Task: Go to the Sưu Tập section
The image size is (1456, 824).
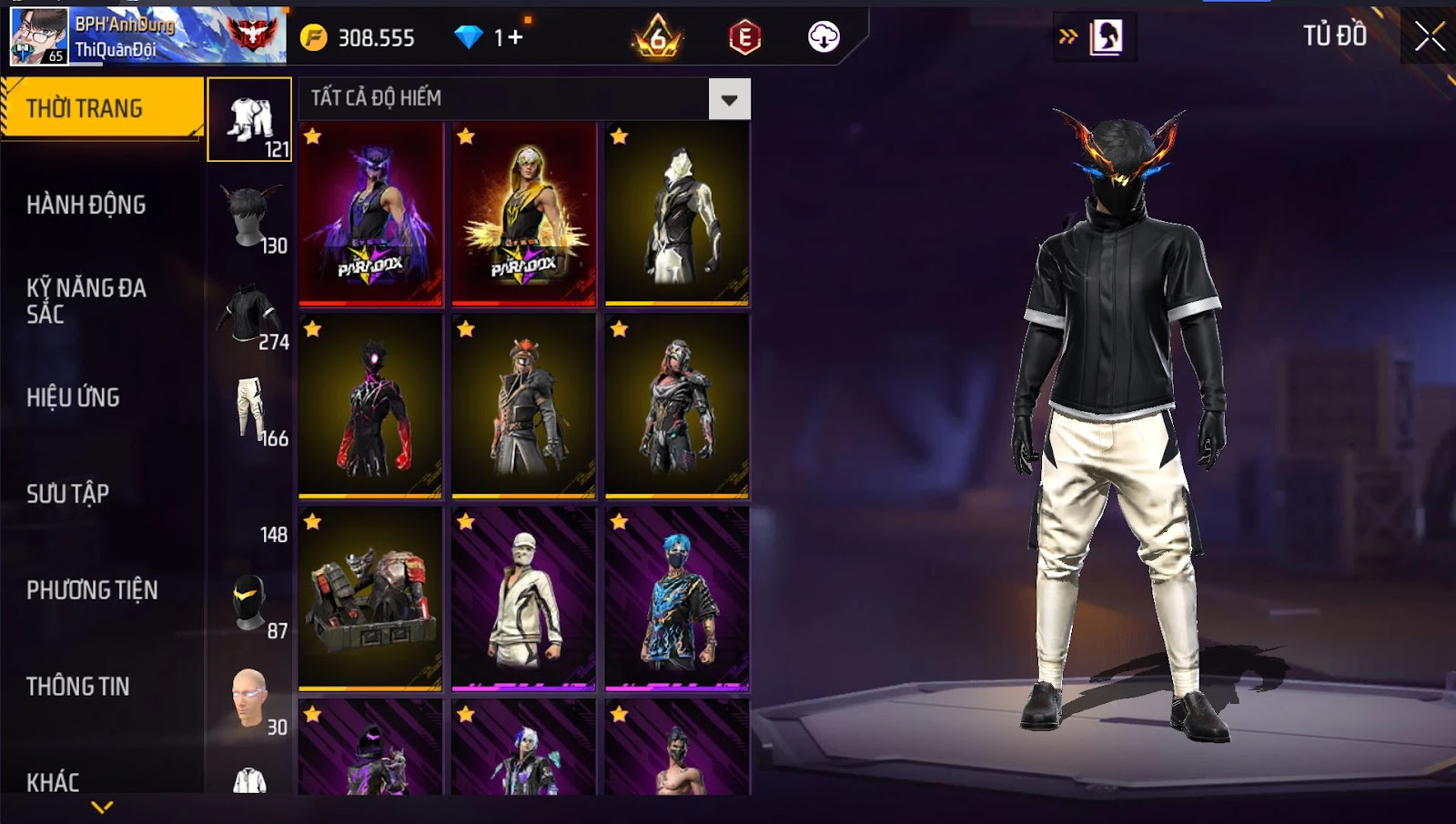Action: (68, 494)
